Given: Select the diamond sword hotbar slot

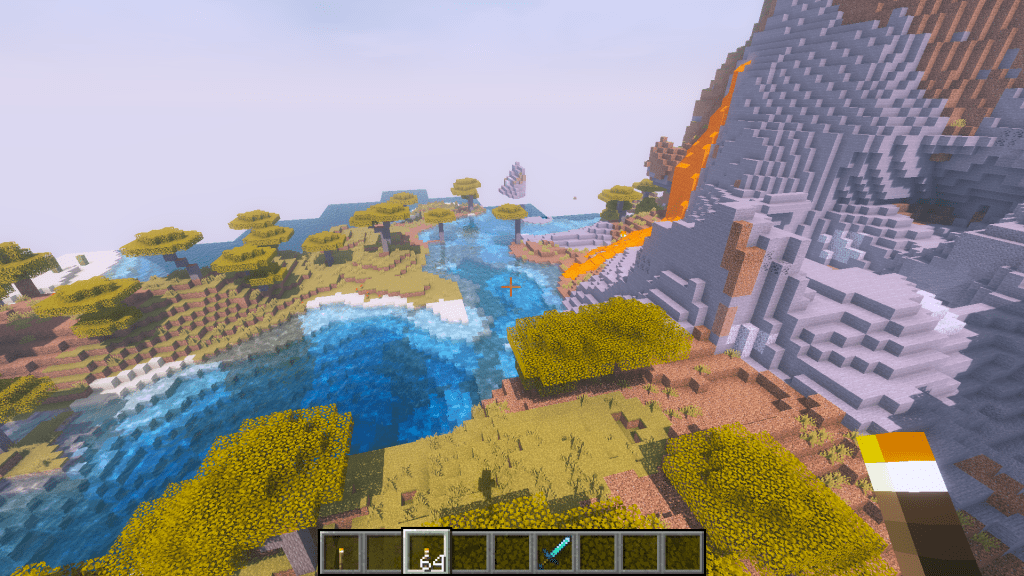Looking at the screenshot, I should 554,552.
